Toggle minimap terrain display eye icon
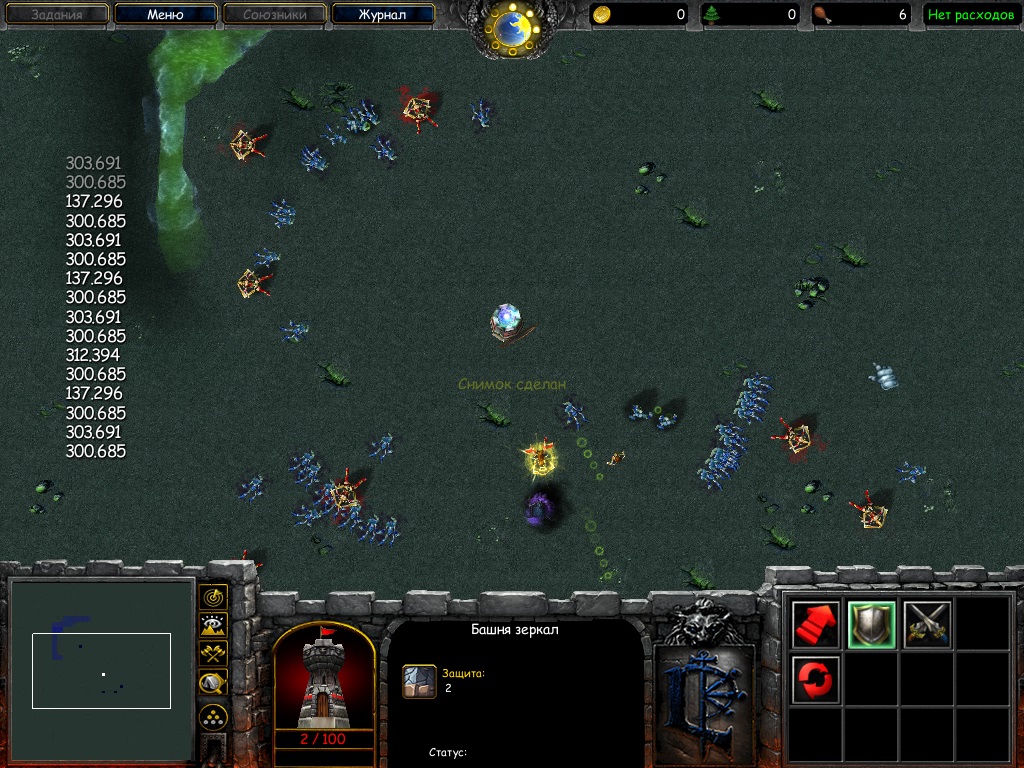The width and height of the screenshot is (1024, 768). [x=213, y=626]
